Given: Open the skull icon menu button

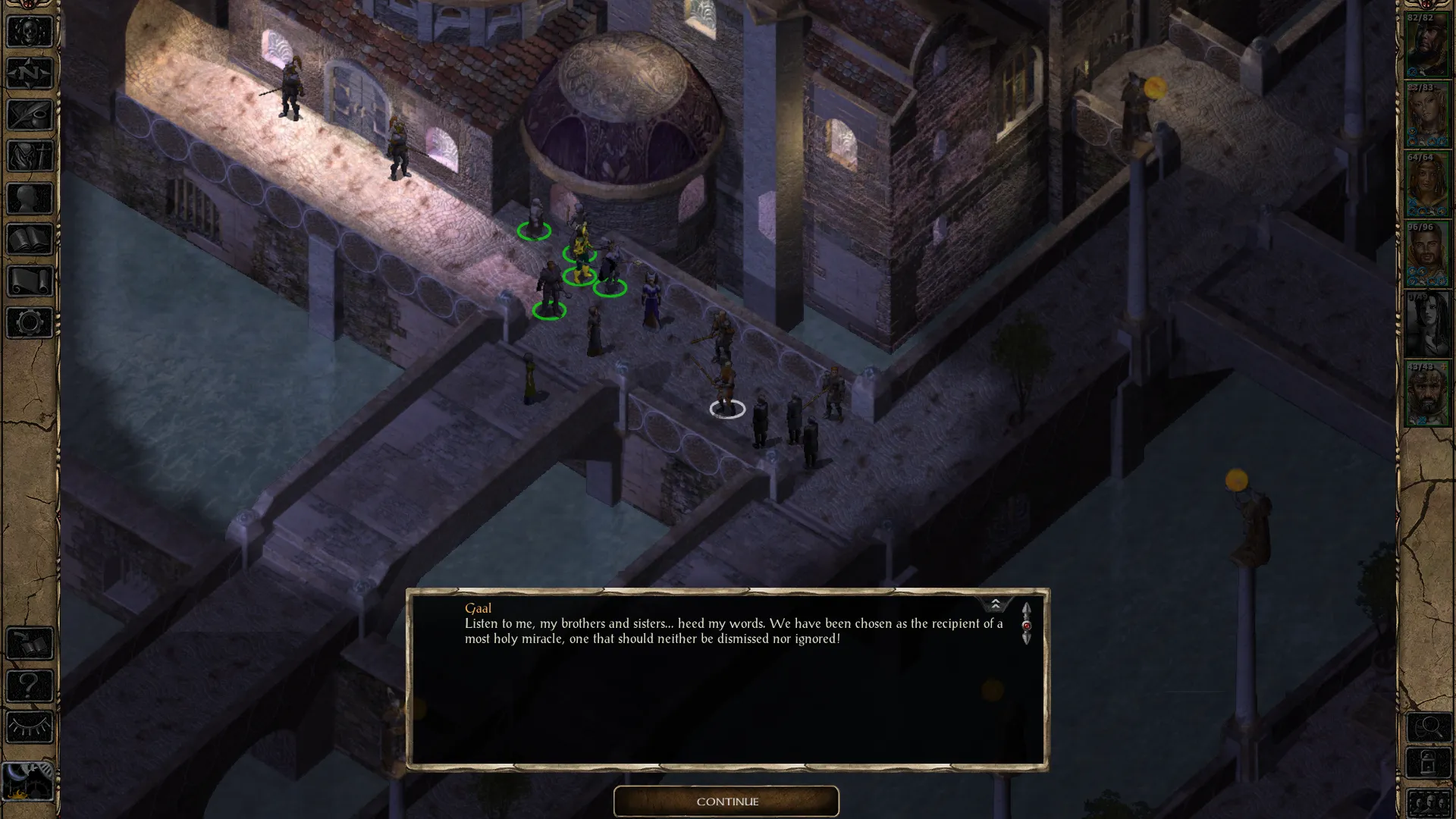Looking at the screenshot, I should (x=30, y=32).
